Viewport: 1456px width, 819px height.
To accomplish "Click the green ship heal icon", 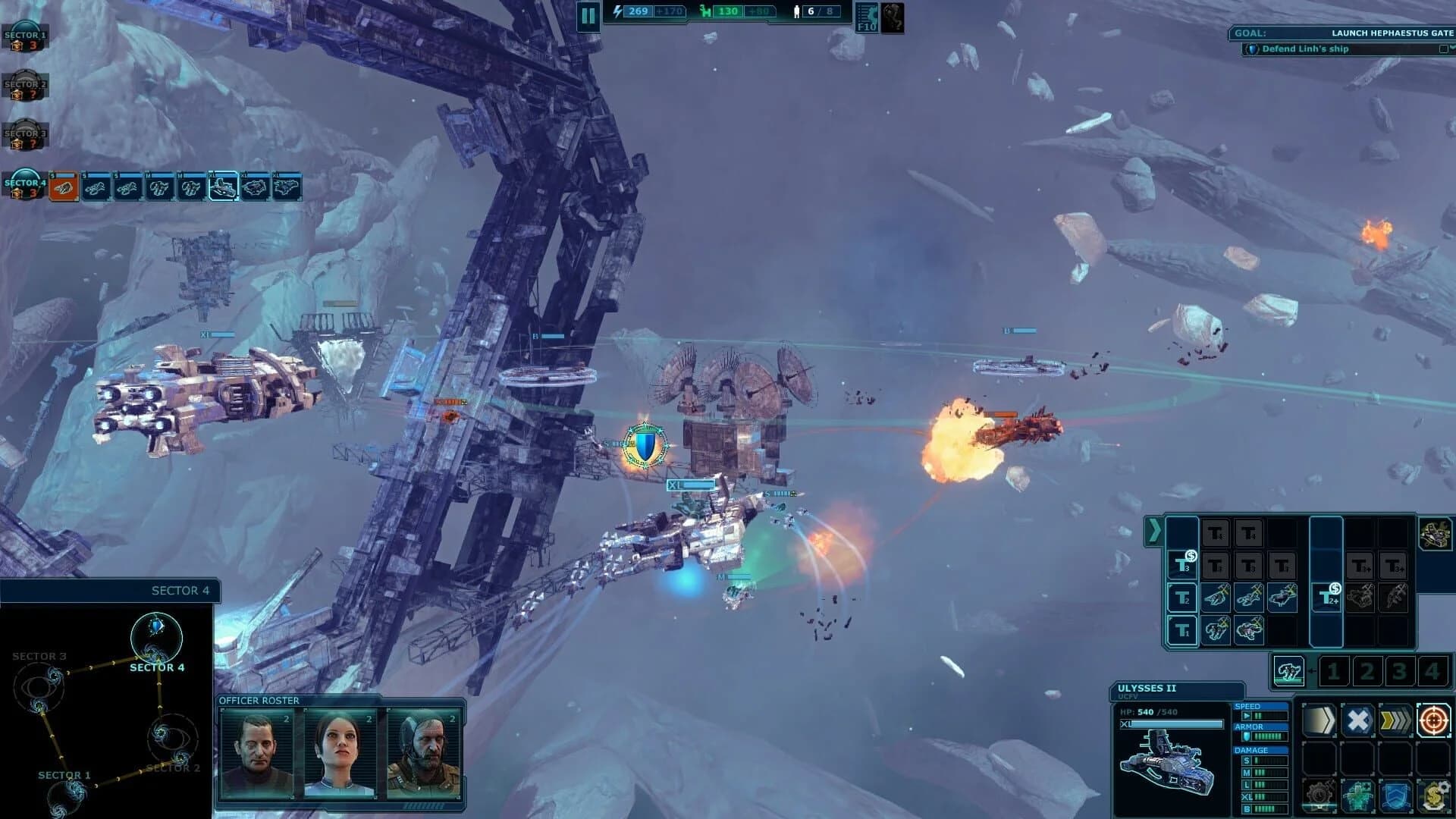I will coord(1358,795).
